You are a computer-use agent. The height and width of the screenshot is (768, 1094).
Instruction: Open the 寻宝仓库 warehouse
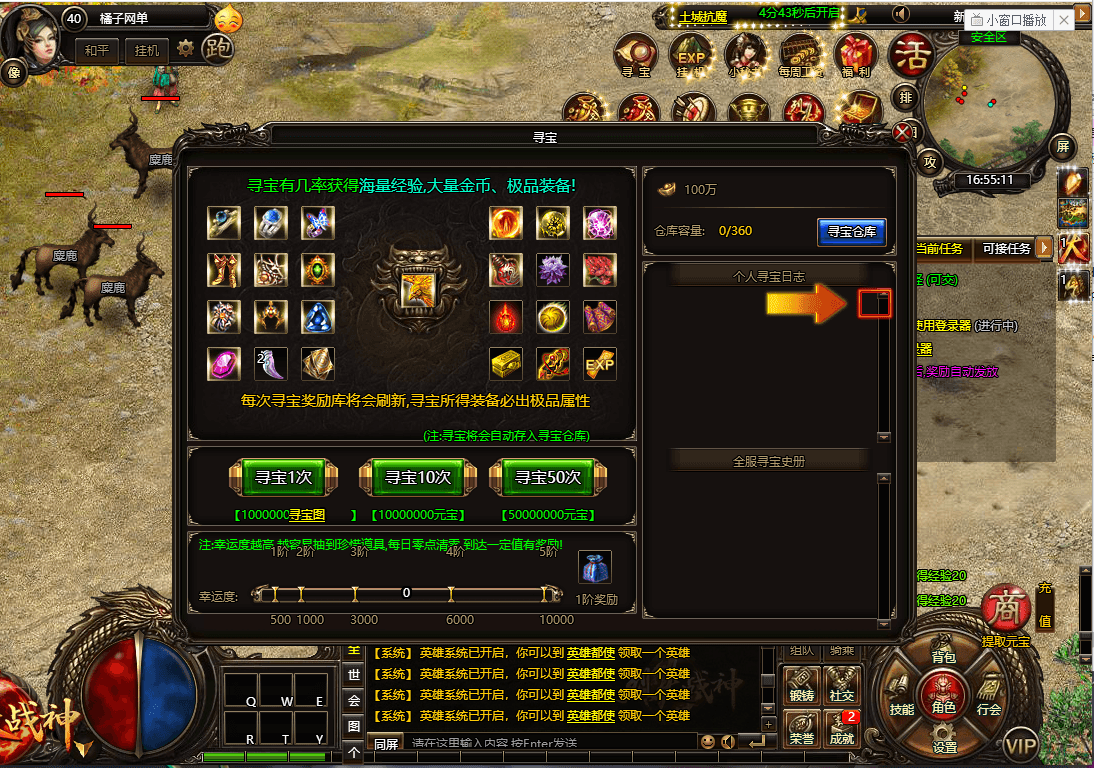click(851, 231)
